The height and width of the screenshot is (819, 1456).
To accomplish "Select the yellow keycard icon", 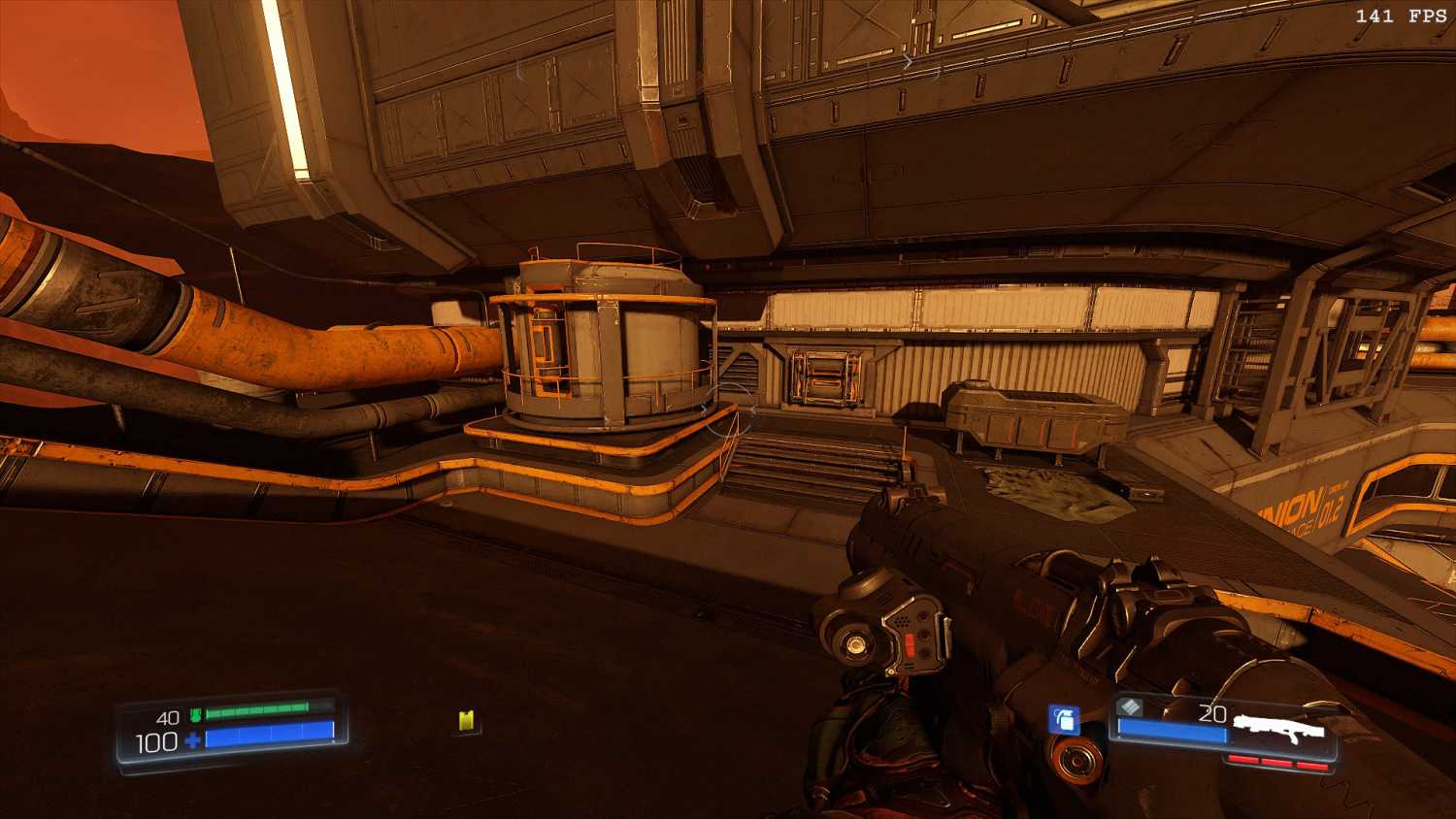I will pyautogui.click(x=467, y=720).
